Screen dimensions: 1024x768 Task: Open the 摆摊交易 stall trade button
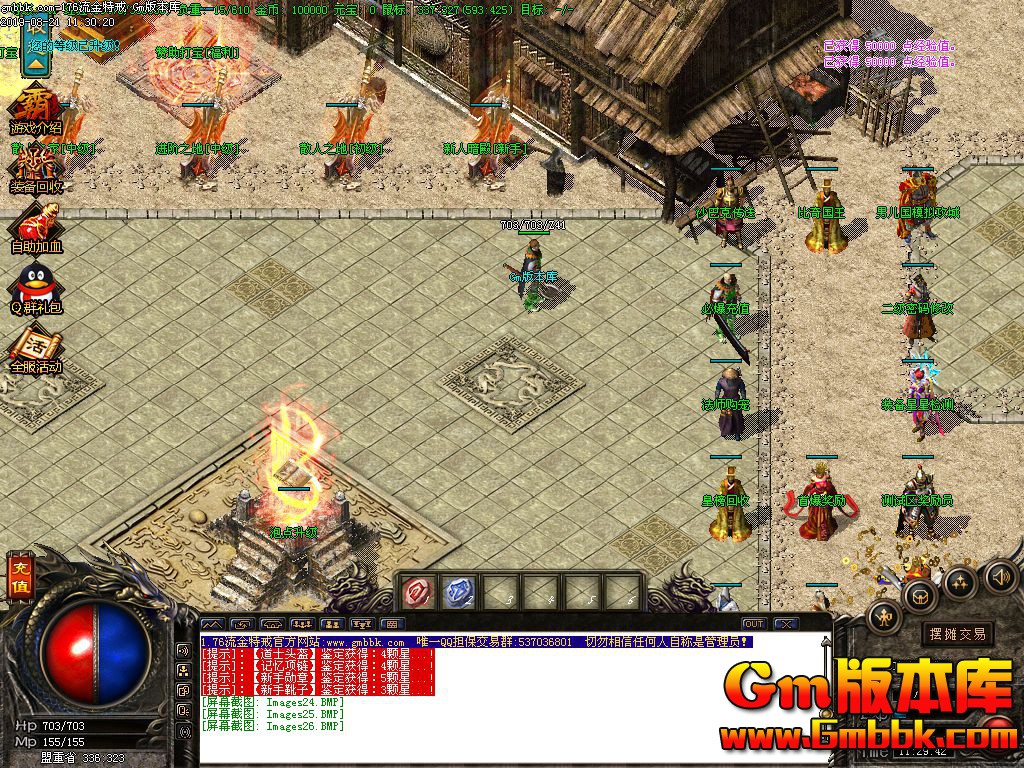coord(957,633)
